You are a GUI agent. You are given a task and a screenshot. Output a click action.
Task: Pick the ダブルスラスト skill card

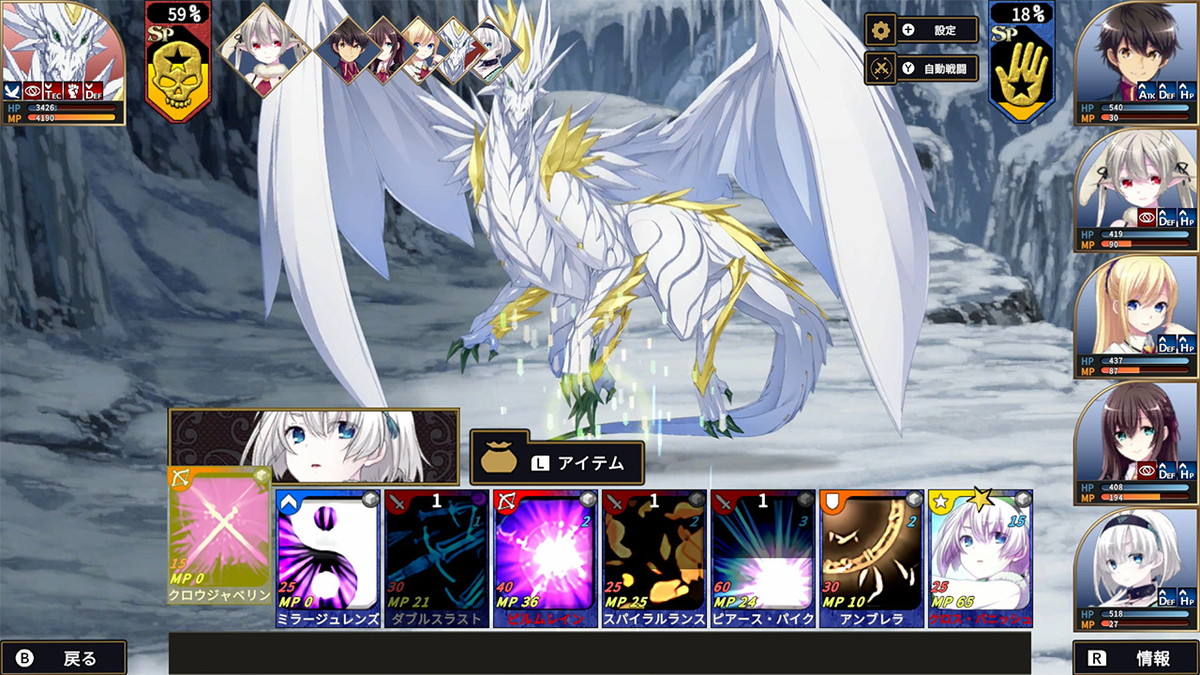point(436,558)
